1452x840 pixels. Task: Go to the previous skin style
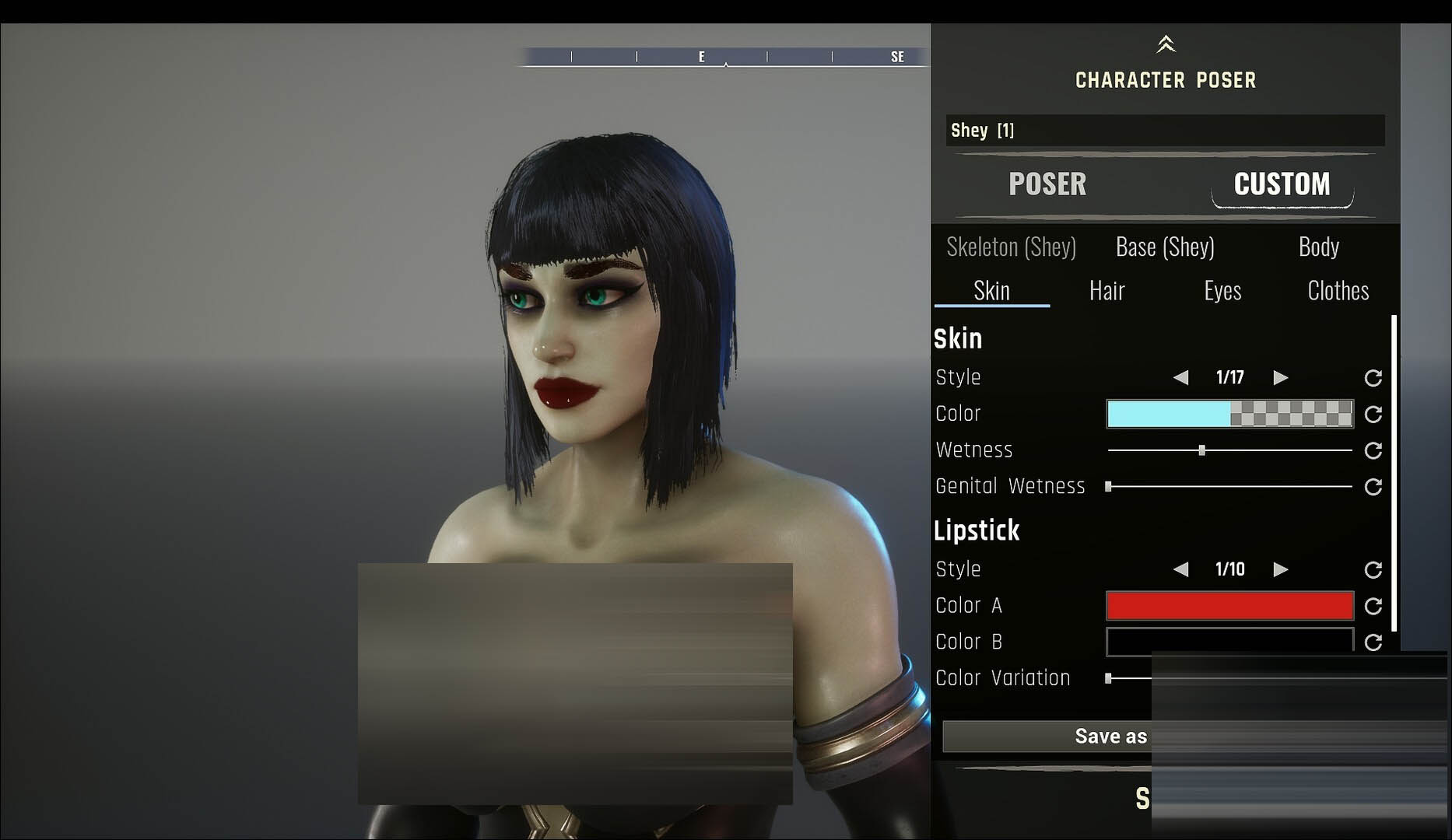[x=1180, y=378]
